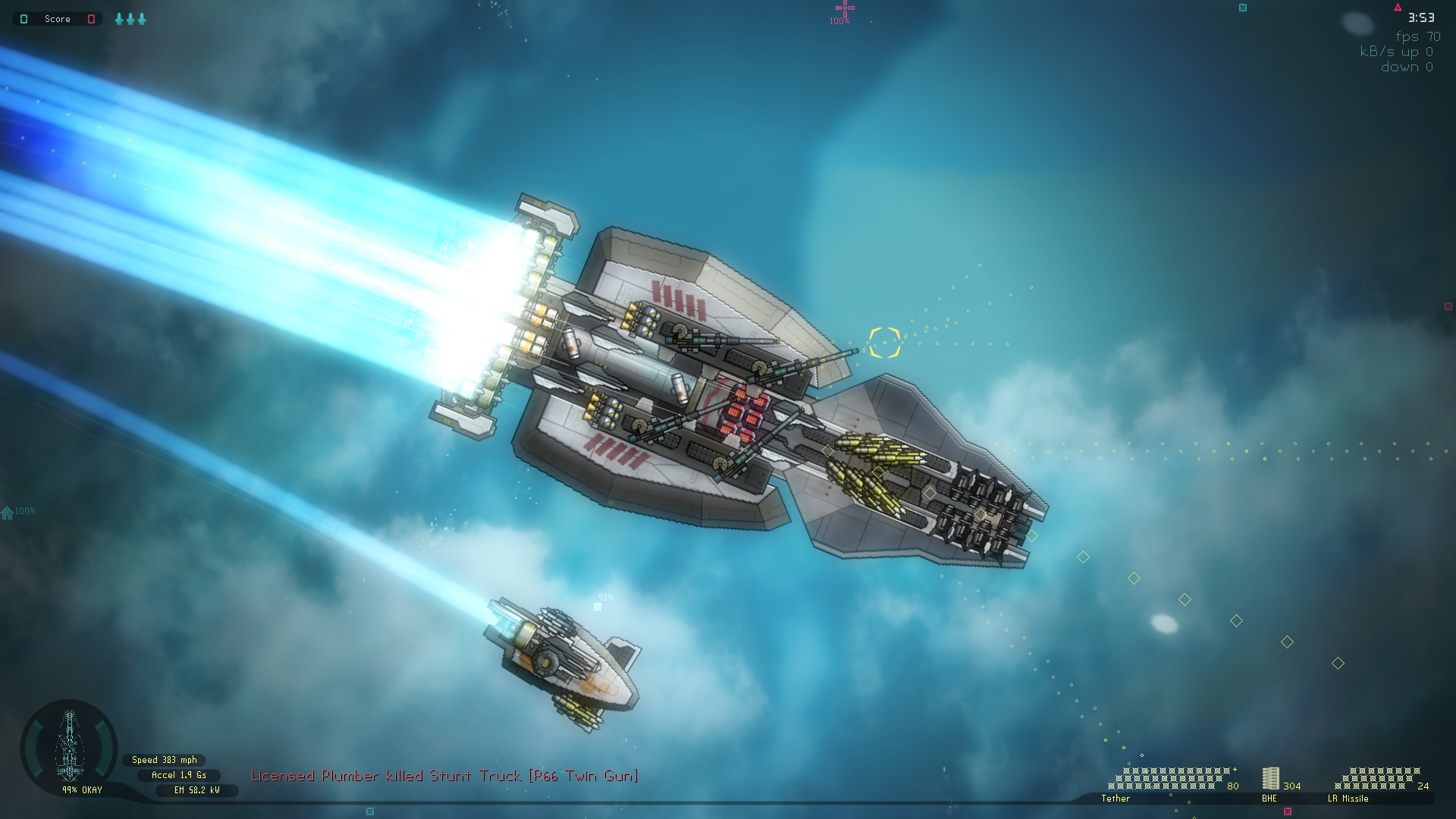Select the first cyan ship respawn icon
The width and height of the screenshot is (1456, 819).
click(x=119, y=19)
